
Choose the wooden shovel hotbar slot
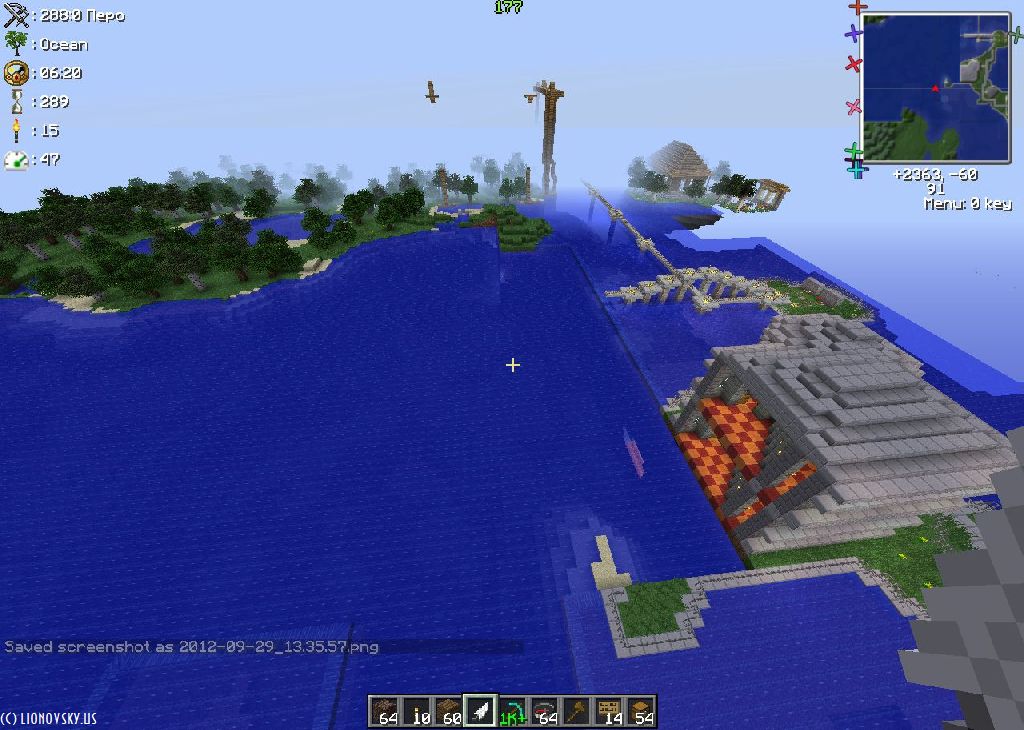point(577,711)
